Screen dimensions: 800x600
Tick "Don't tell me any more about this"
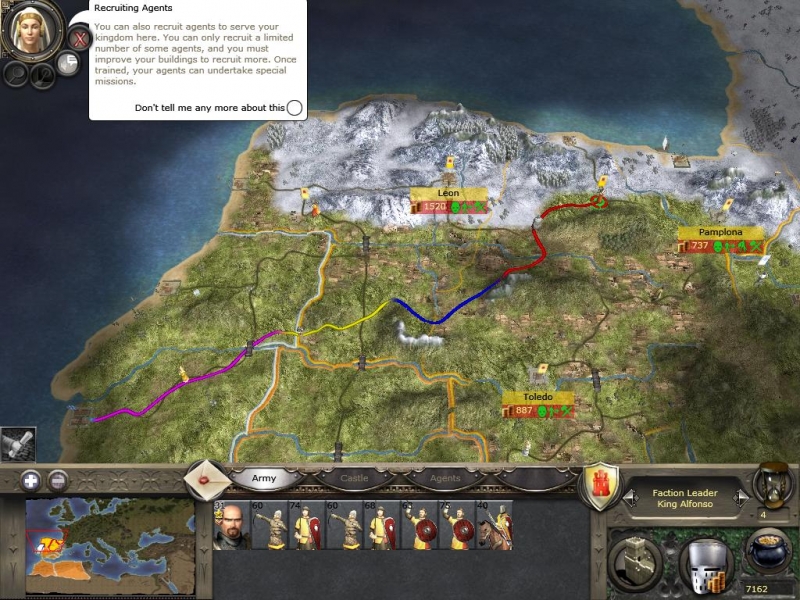[295, 108]
